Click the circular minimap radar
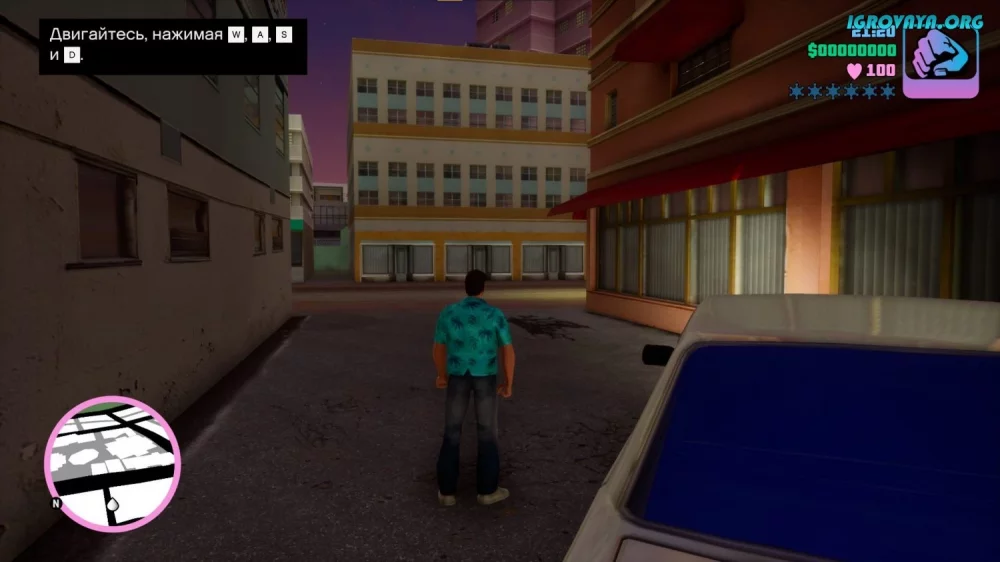Viewport: 1000px width, 562px height. [x=112, y=463]
